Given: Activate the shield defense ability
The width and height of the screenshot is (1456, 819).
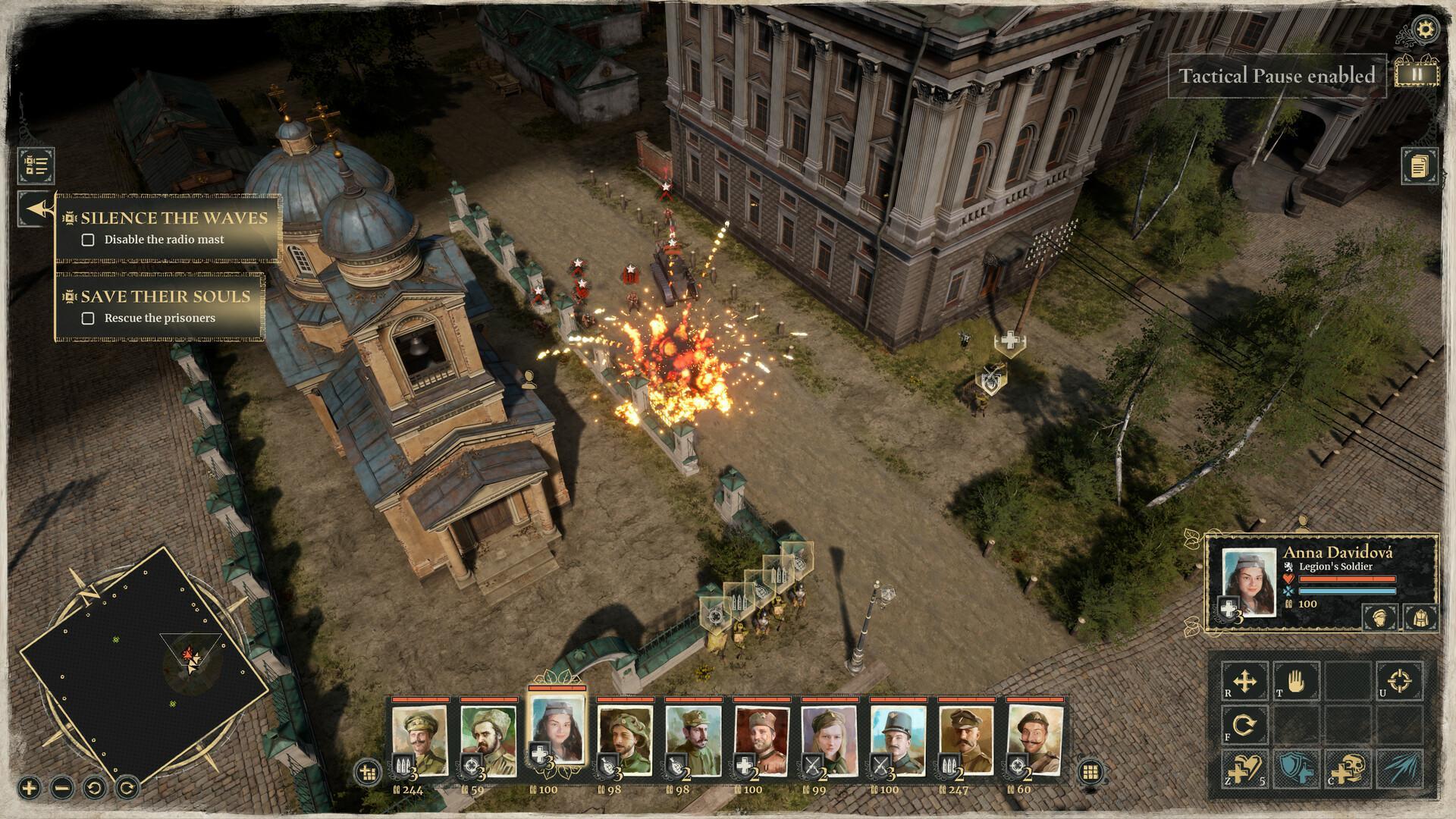Looking at the screenshot, I should pyautogui.click(x=1297, y=769).
